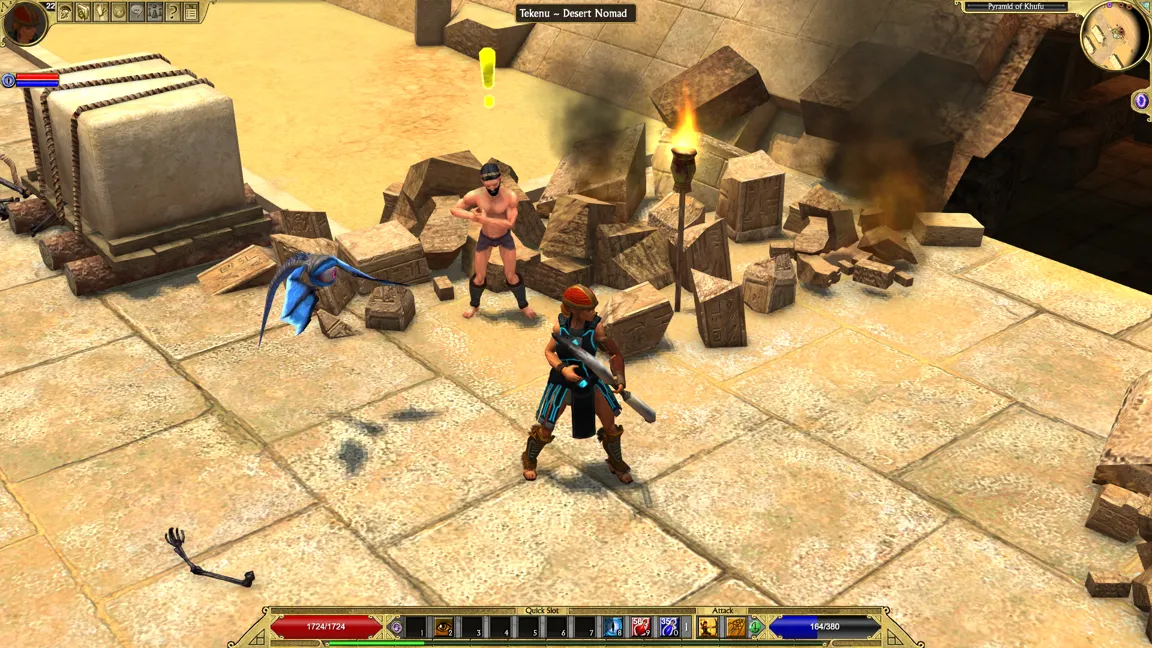The height and width of the screenshot is (648, 1152).
Task: Select the net secondary attack skill icon
Action: tap(736, 627)
